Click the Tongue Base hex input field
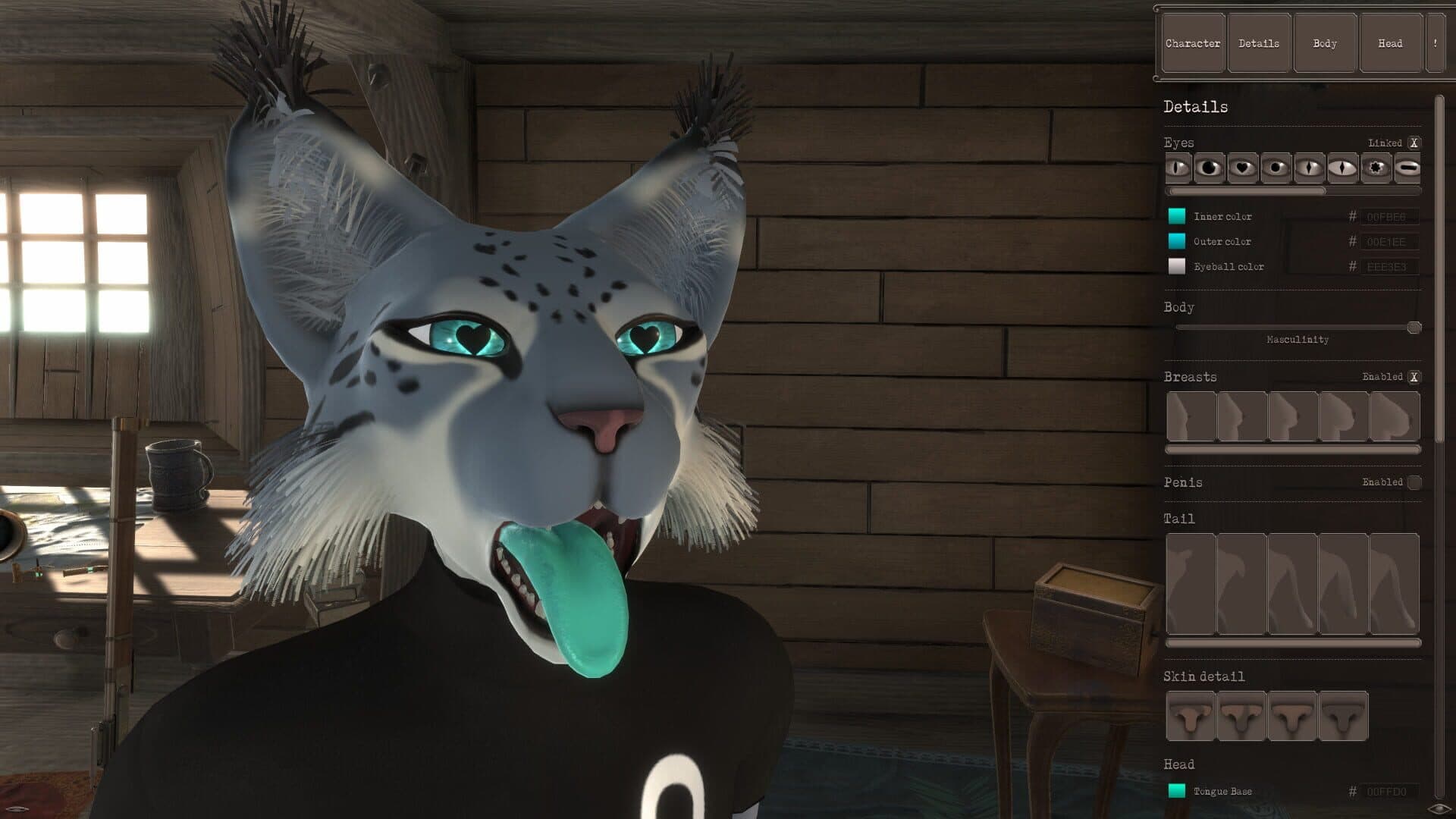 (x=1388, y=792)
